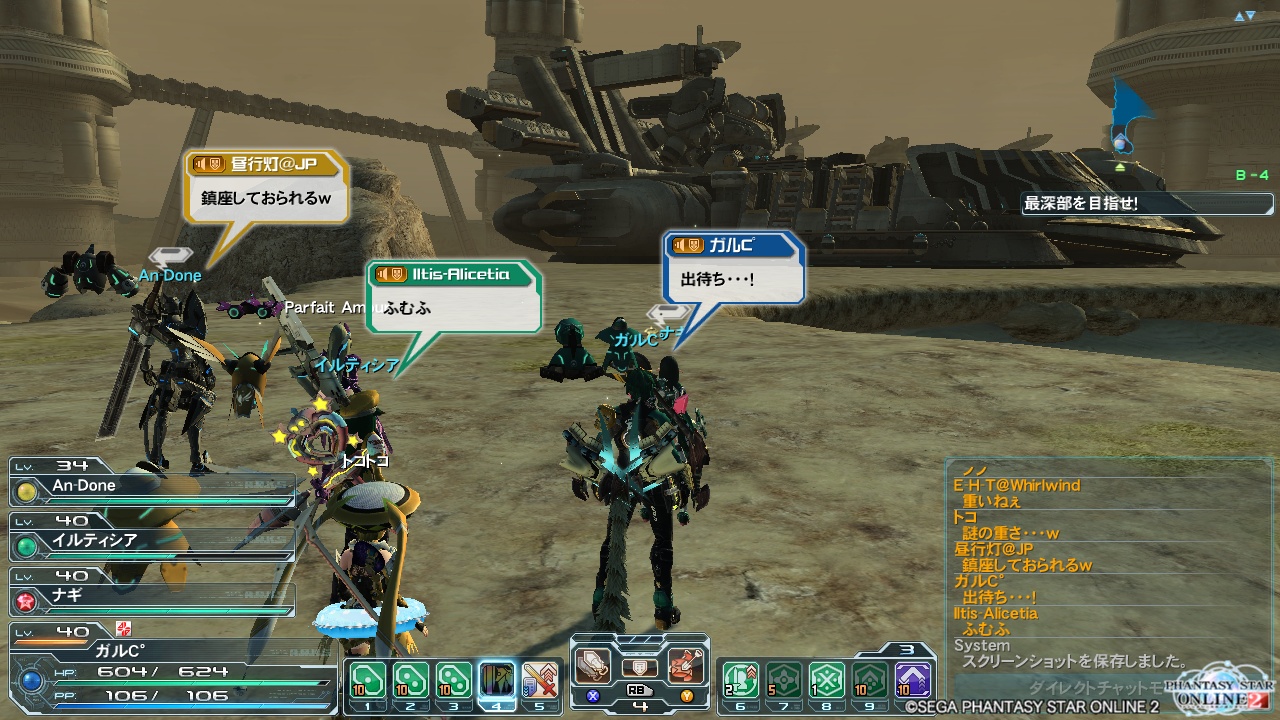Select party member ナギ in the party list

click(152, 597)
